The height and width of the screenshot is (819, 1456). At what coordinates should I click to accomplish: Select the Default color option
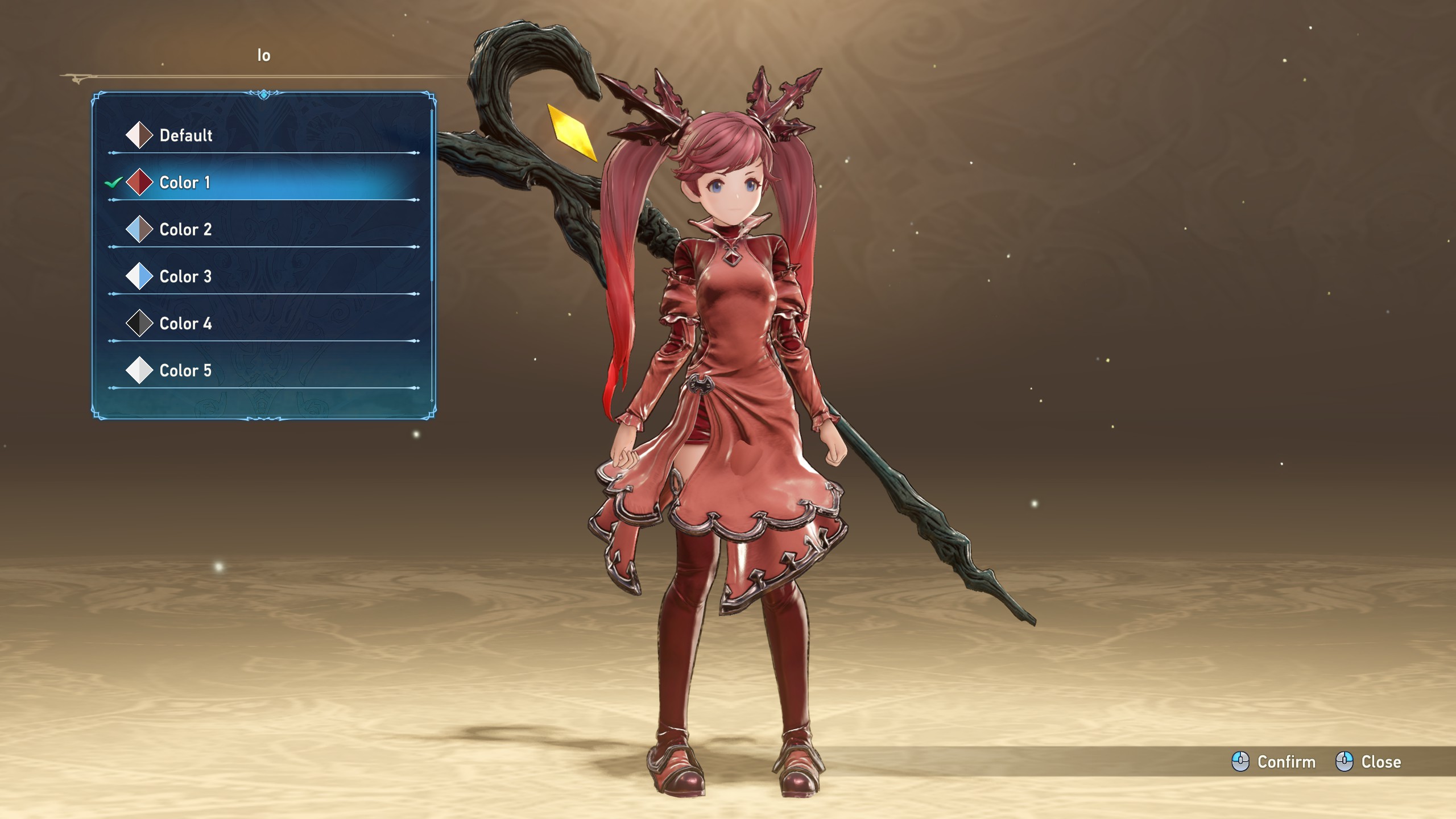185,135
